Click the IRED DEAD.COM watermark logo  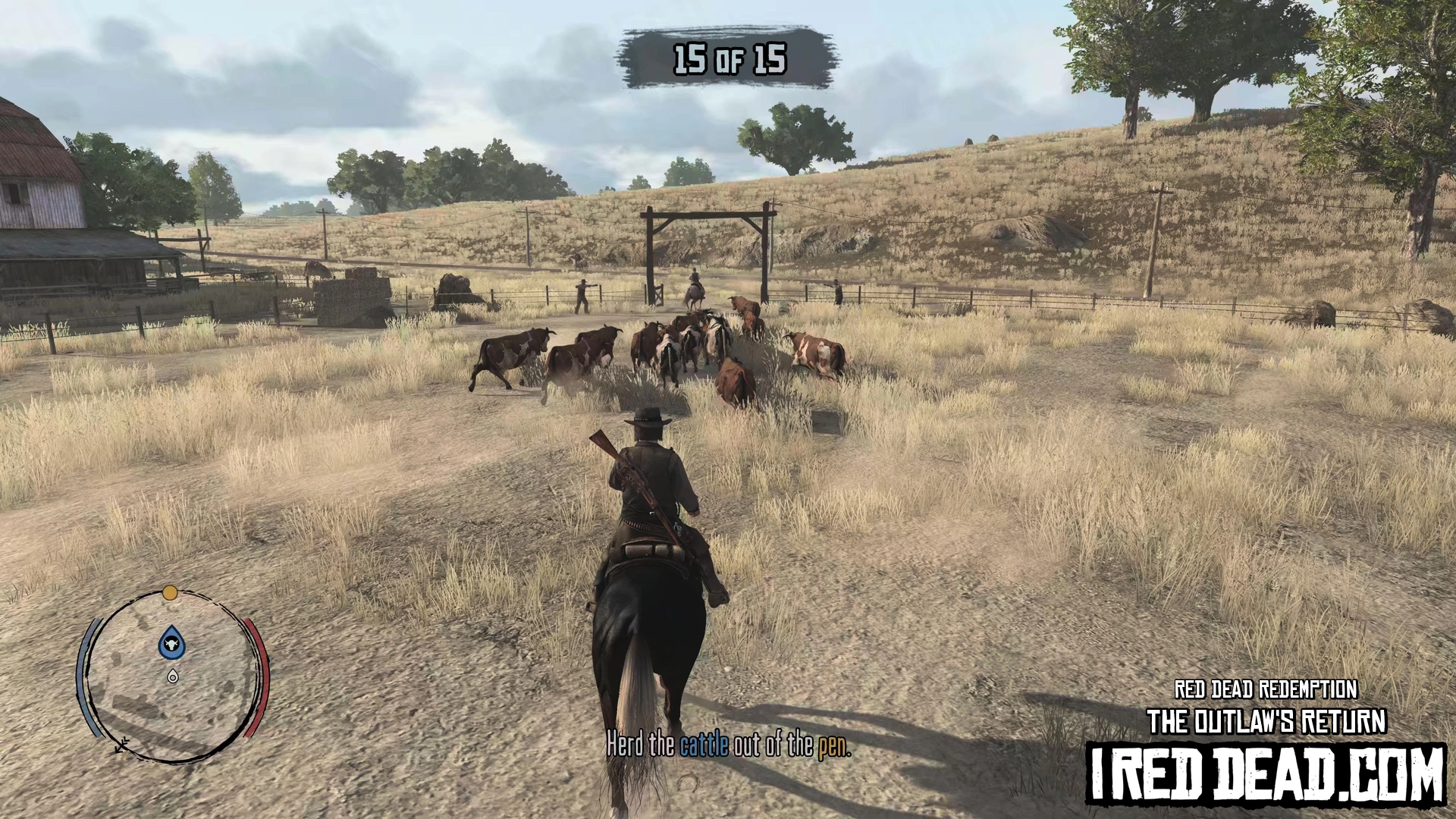pos(1266,774)
